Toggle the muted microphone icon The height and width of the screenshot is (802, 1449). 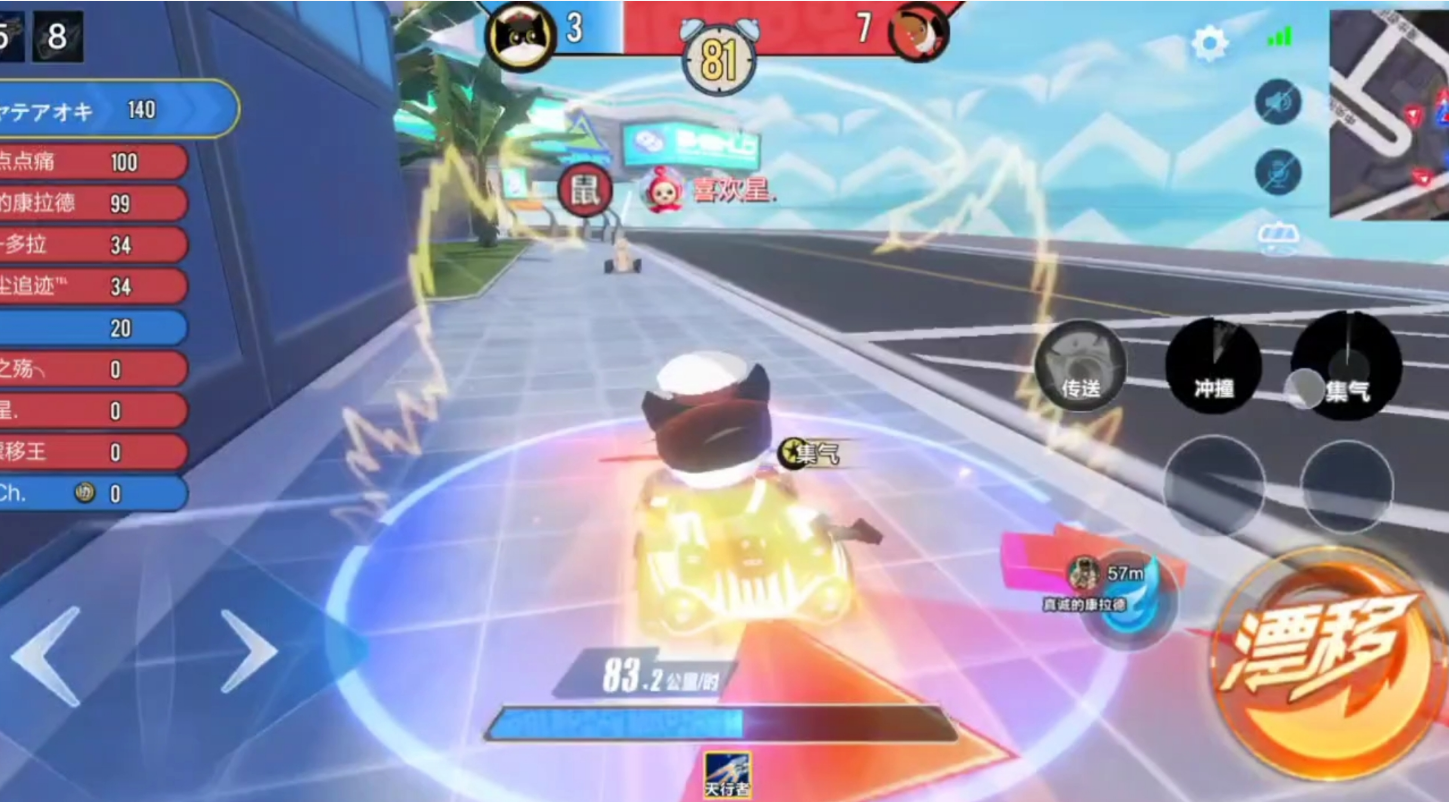click(1277, 172)
